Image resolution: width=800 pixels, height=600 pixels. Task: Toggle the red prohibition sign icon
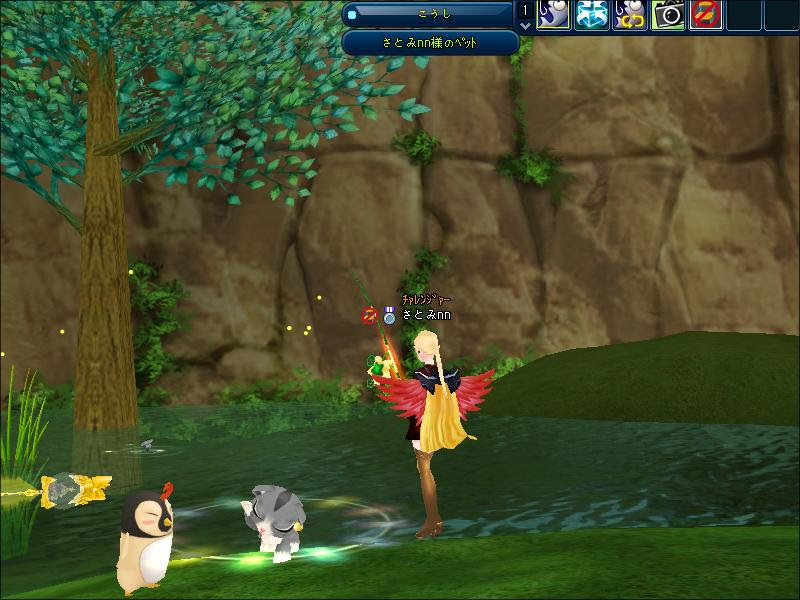click(706, 14)
